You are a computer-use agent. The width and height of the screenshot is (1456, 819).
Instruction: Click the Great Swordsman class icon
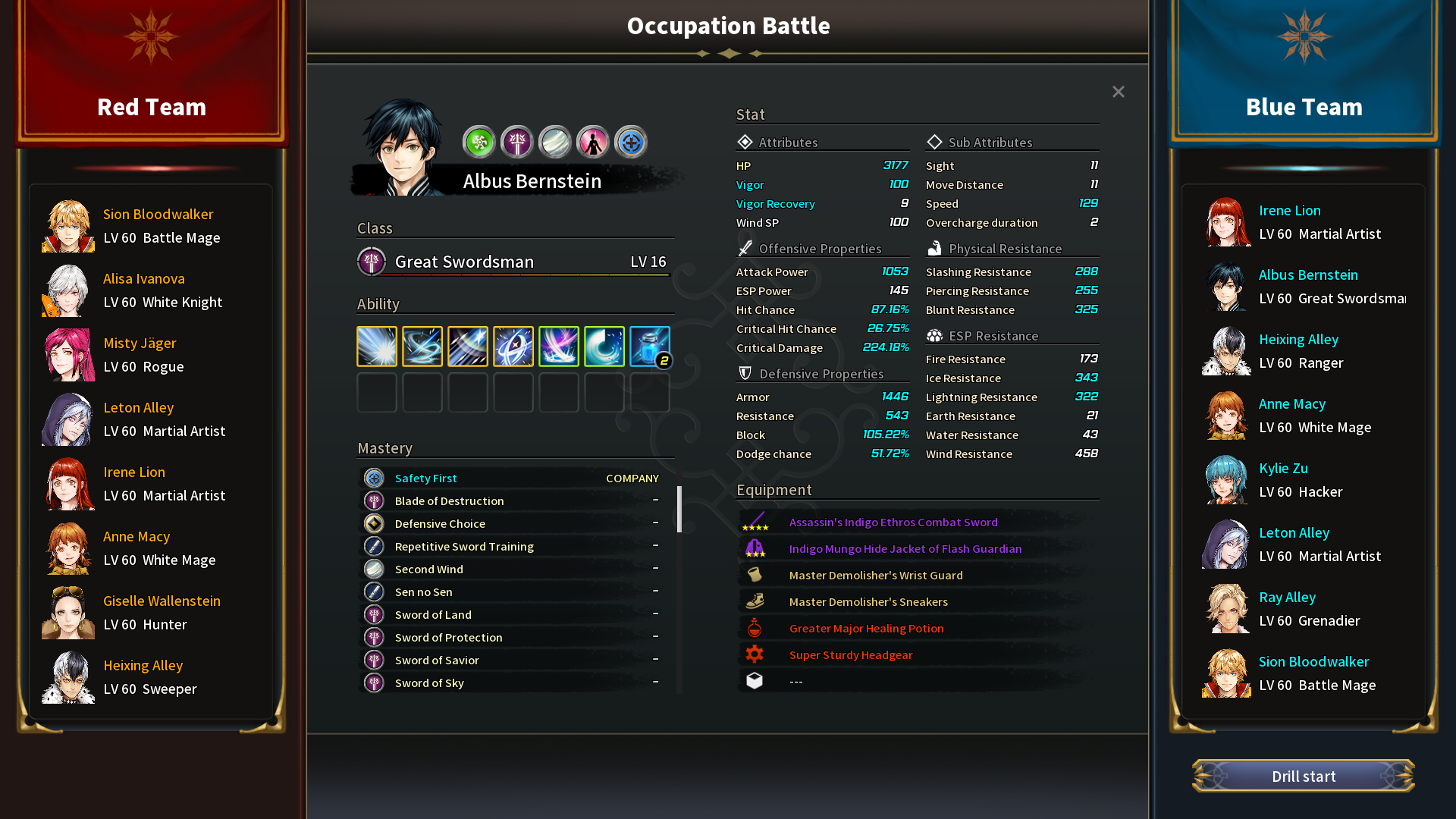tap(372, 262)
